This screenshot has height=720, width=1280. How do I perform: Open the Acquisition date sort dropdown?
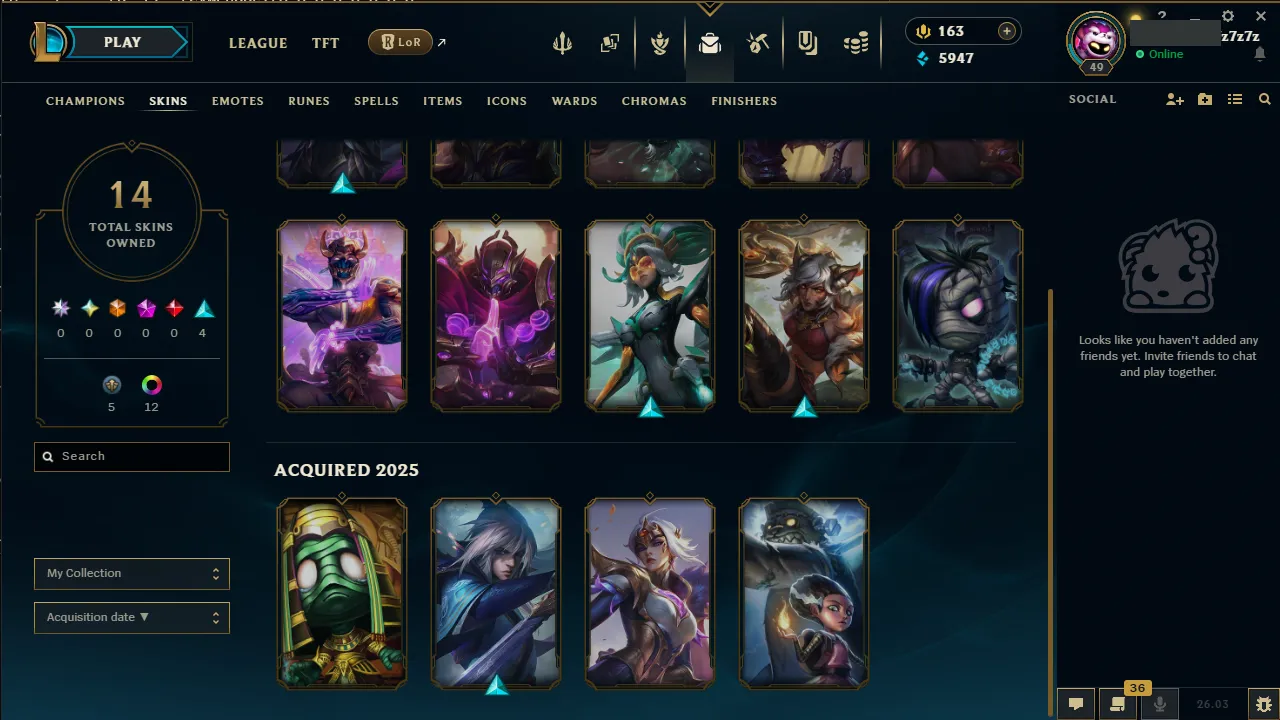pos(131,617)
